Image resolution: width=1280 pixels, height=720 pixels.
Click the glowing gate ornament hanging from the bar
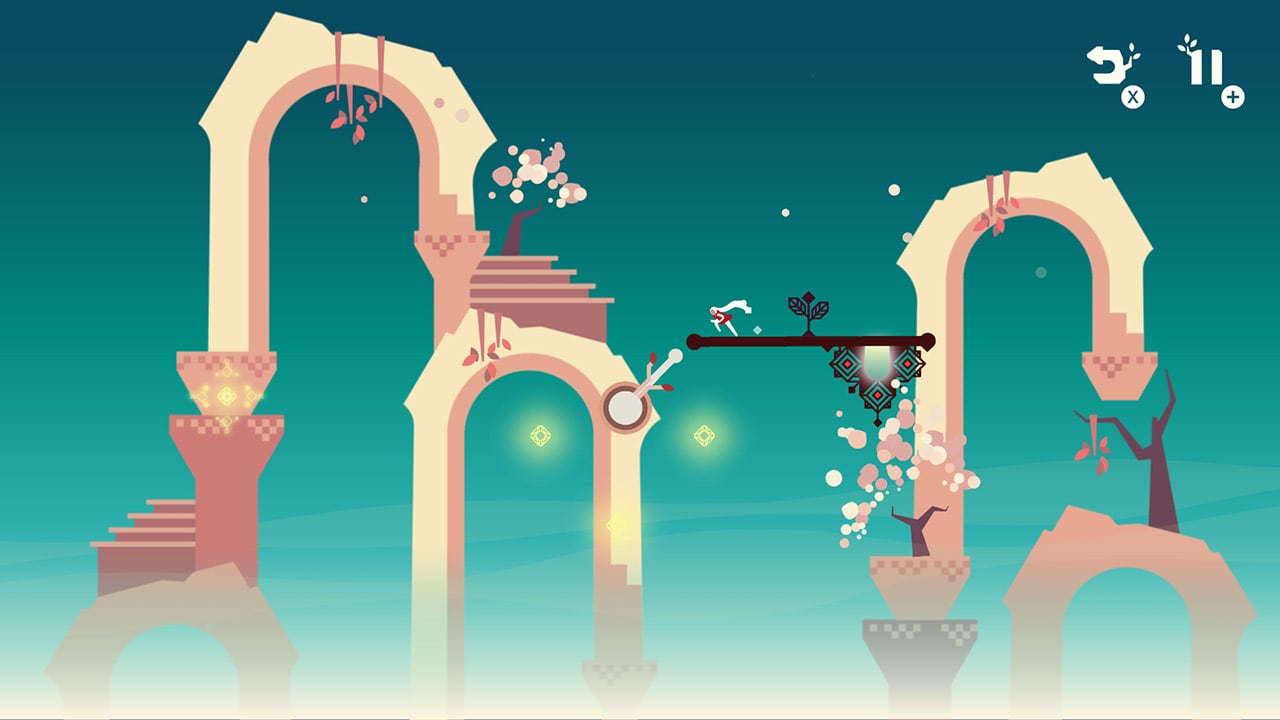877,378
